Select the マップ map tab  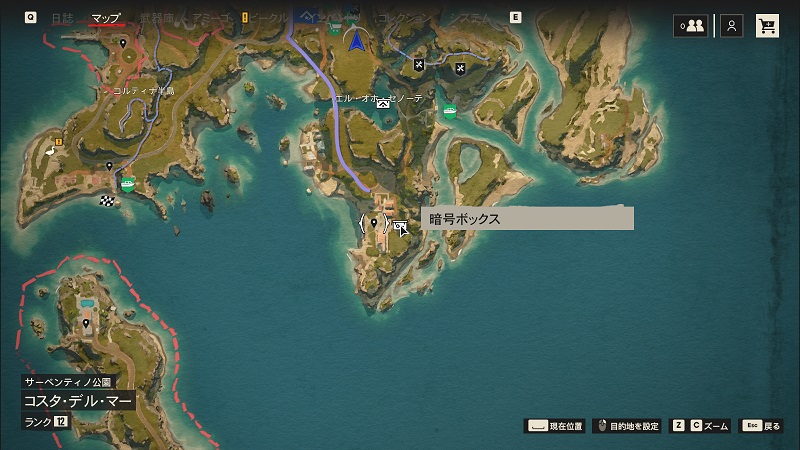click(106, 18)
